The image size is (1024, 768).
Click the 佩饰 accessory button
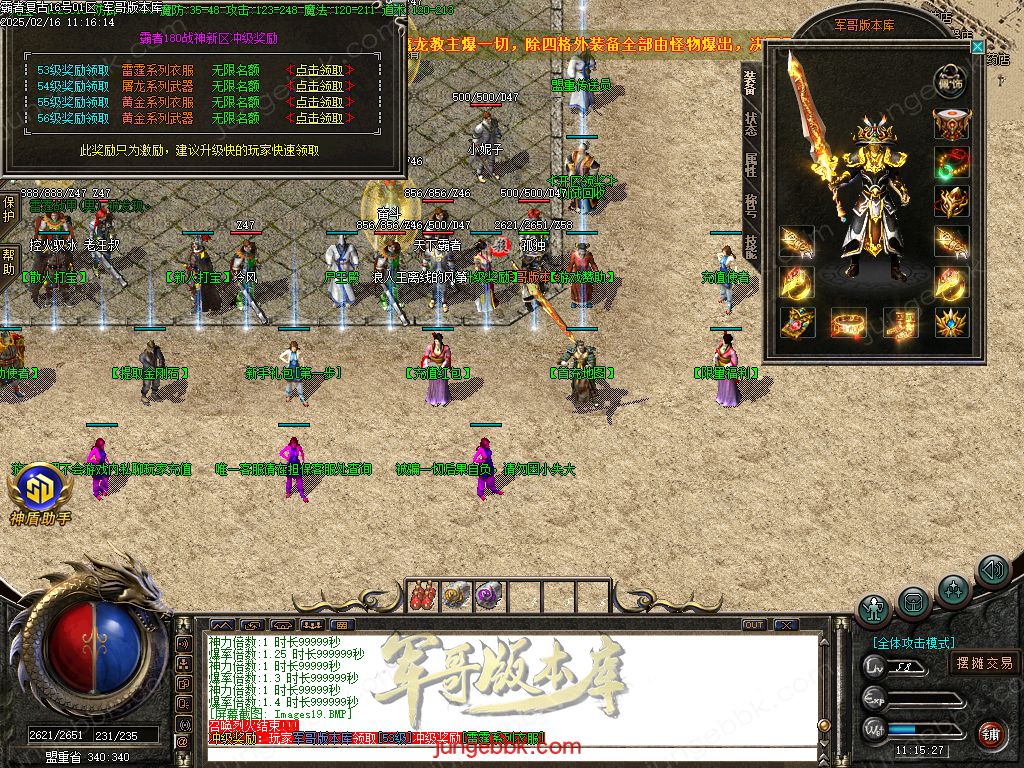click(x=951, y=82)
